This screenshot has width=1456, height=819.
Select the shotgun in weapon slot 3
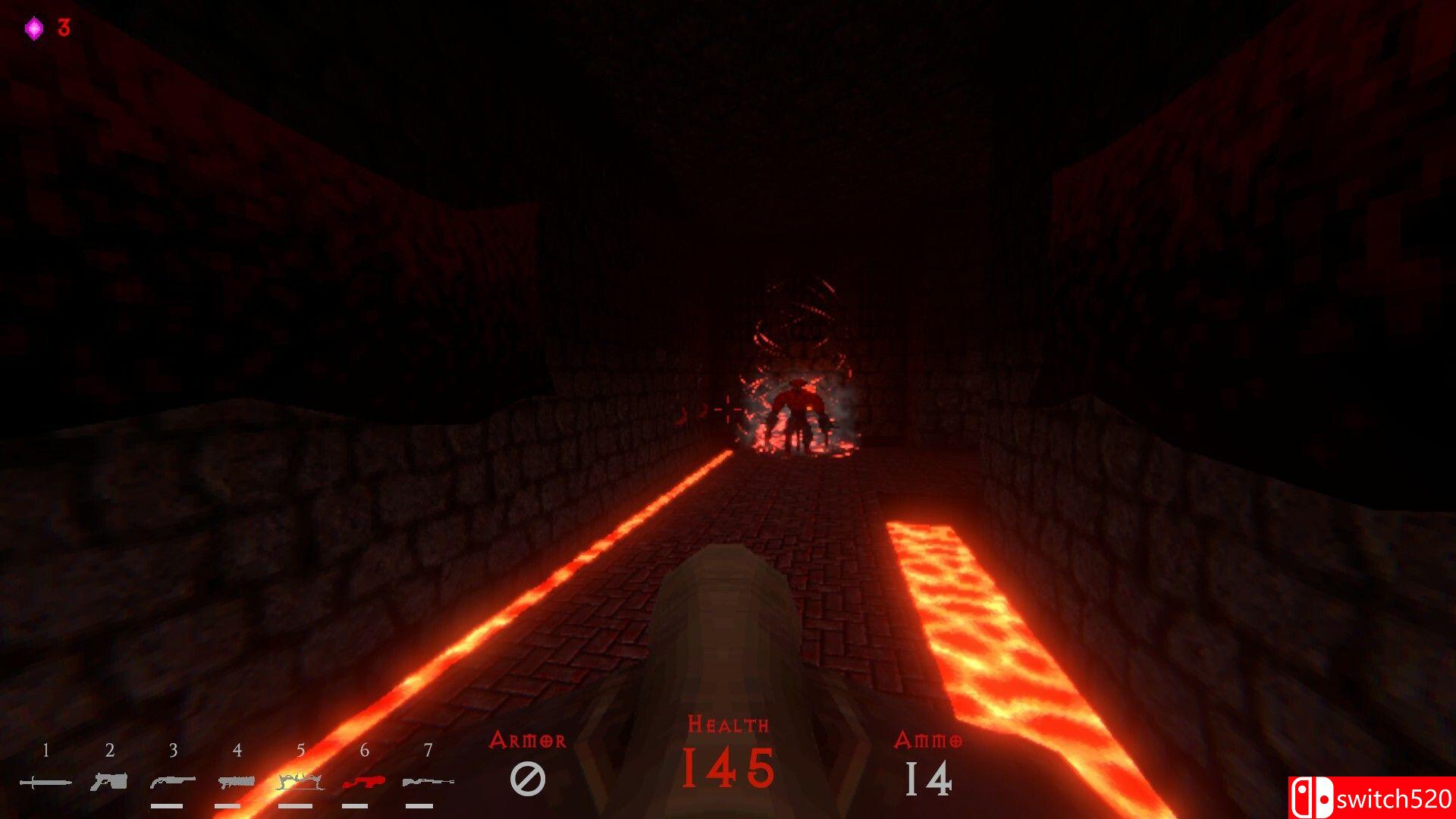coord(173,780)
